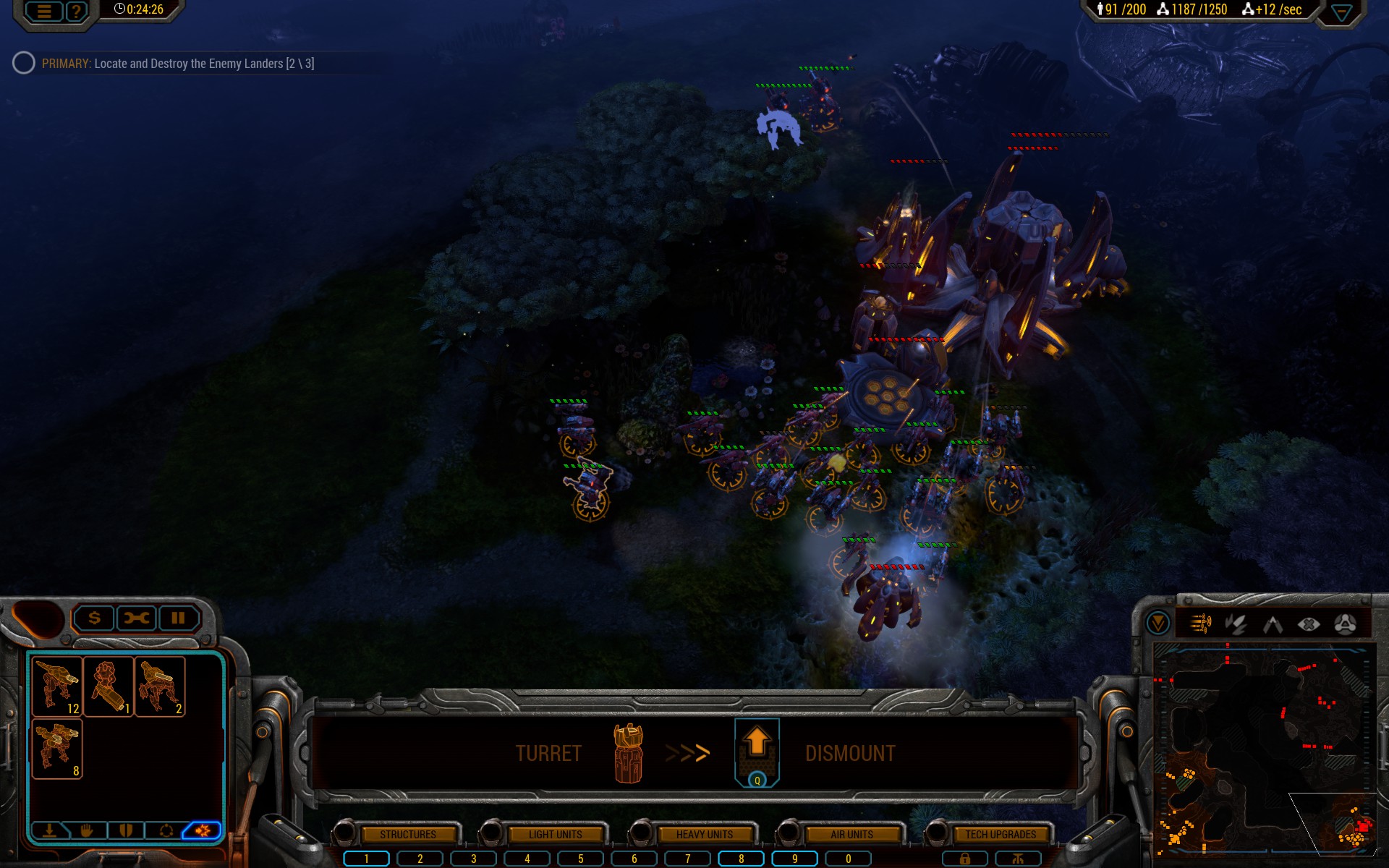
Task: Switch to the Light Units tab
Action: click(555, 834)
